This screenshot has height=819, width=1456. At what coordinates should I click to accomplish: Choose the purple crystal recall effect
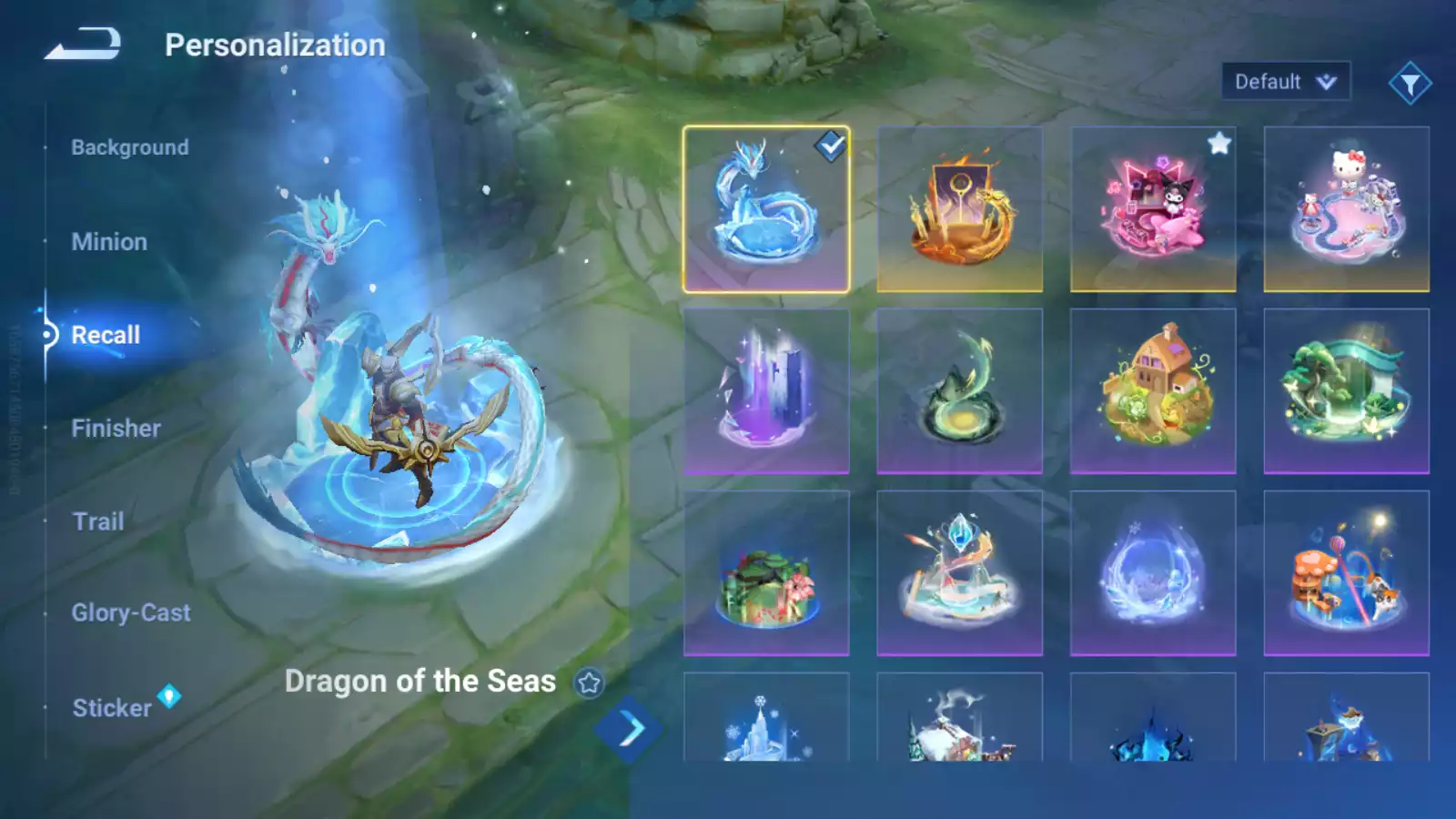tap(766, 391)
